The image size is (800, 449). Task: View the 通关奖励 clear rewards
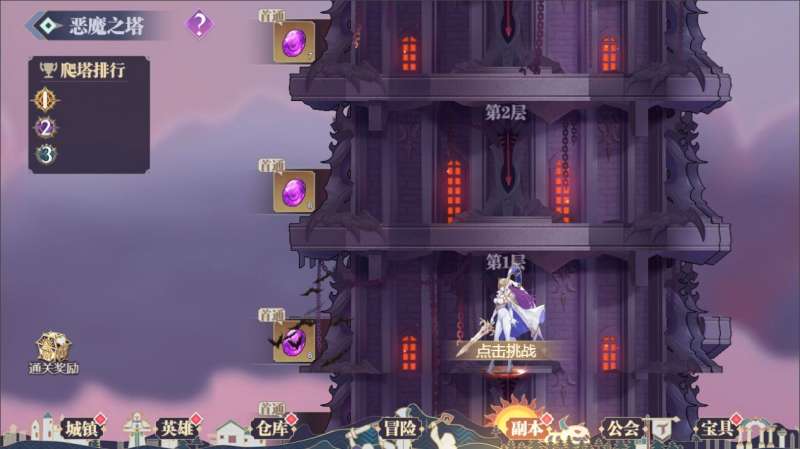tap(53, 354)
